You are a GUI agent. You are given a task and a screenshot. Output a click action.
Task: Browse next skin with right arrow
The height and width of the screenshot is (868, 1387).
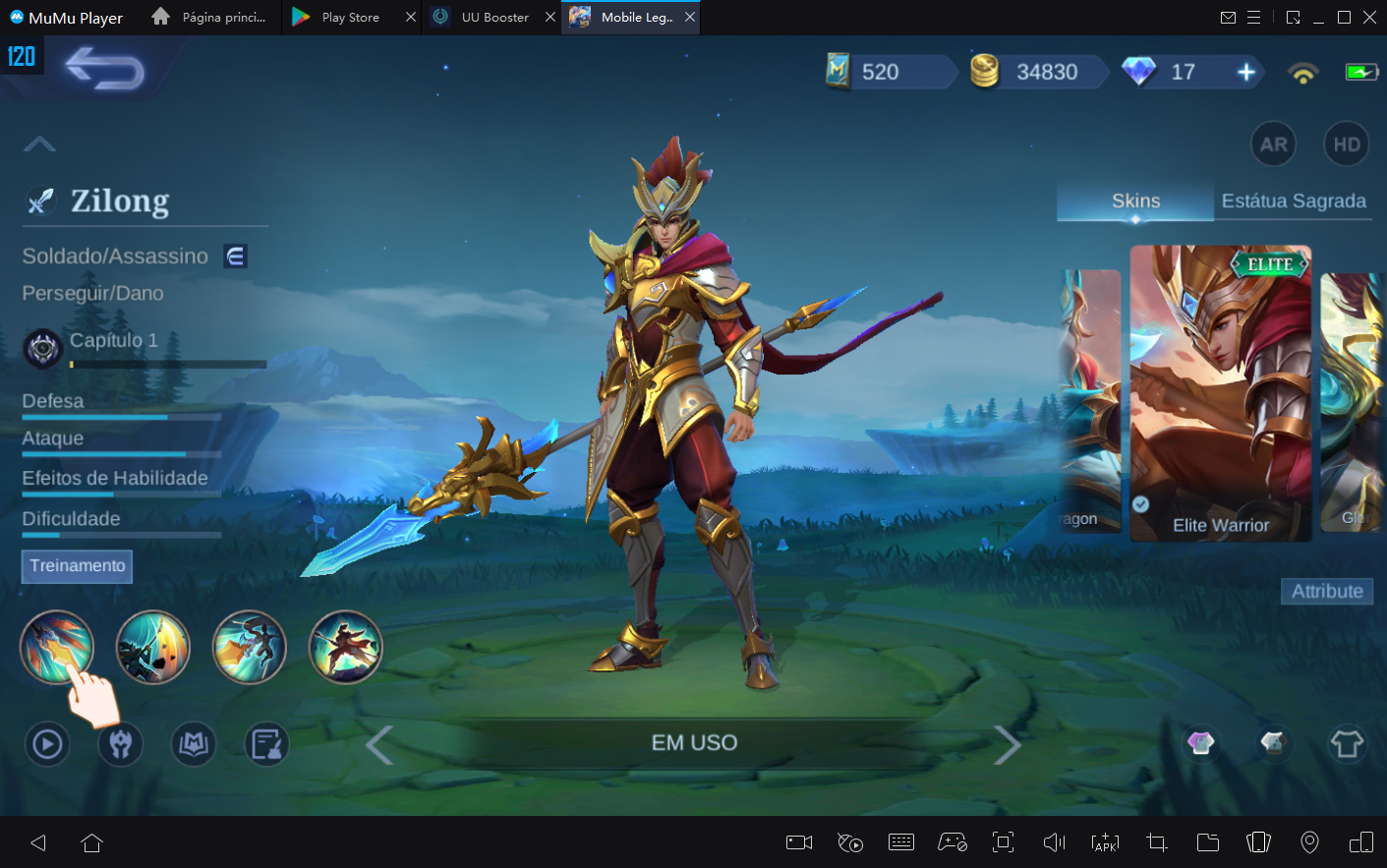1008,744
